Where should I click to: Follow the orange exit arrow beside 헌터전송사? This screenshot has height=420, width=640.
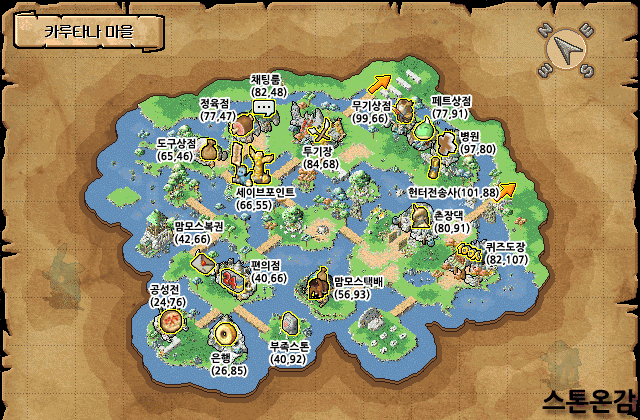(x=507, y=190)
